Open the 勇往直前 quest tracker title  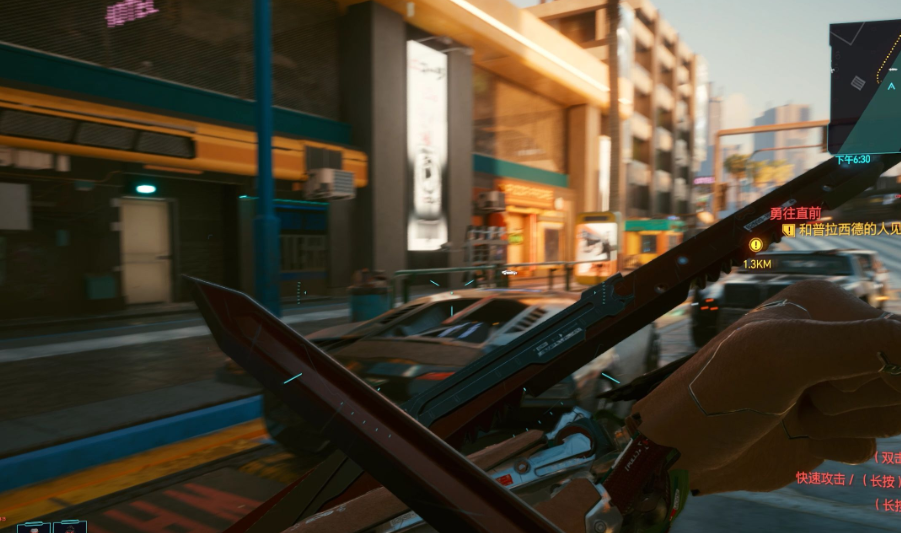(795, 213)
